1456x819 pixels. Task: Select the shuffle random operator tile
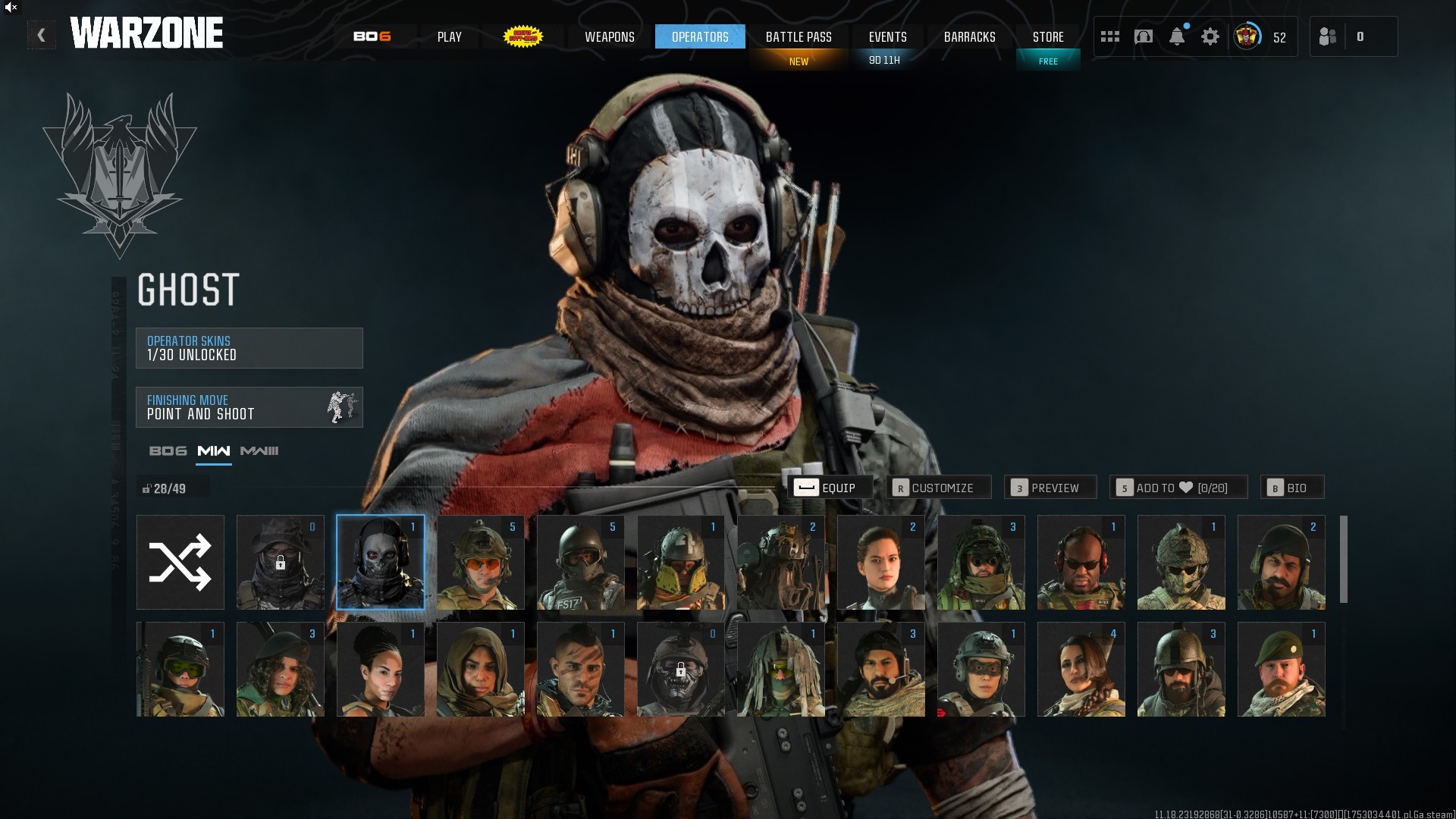(x=180, y=563)
